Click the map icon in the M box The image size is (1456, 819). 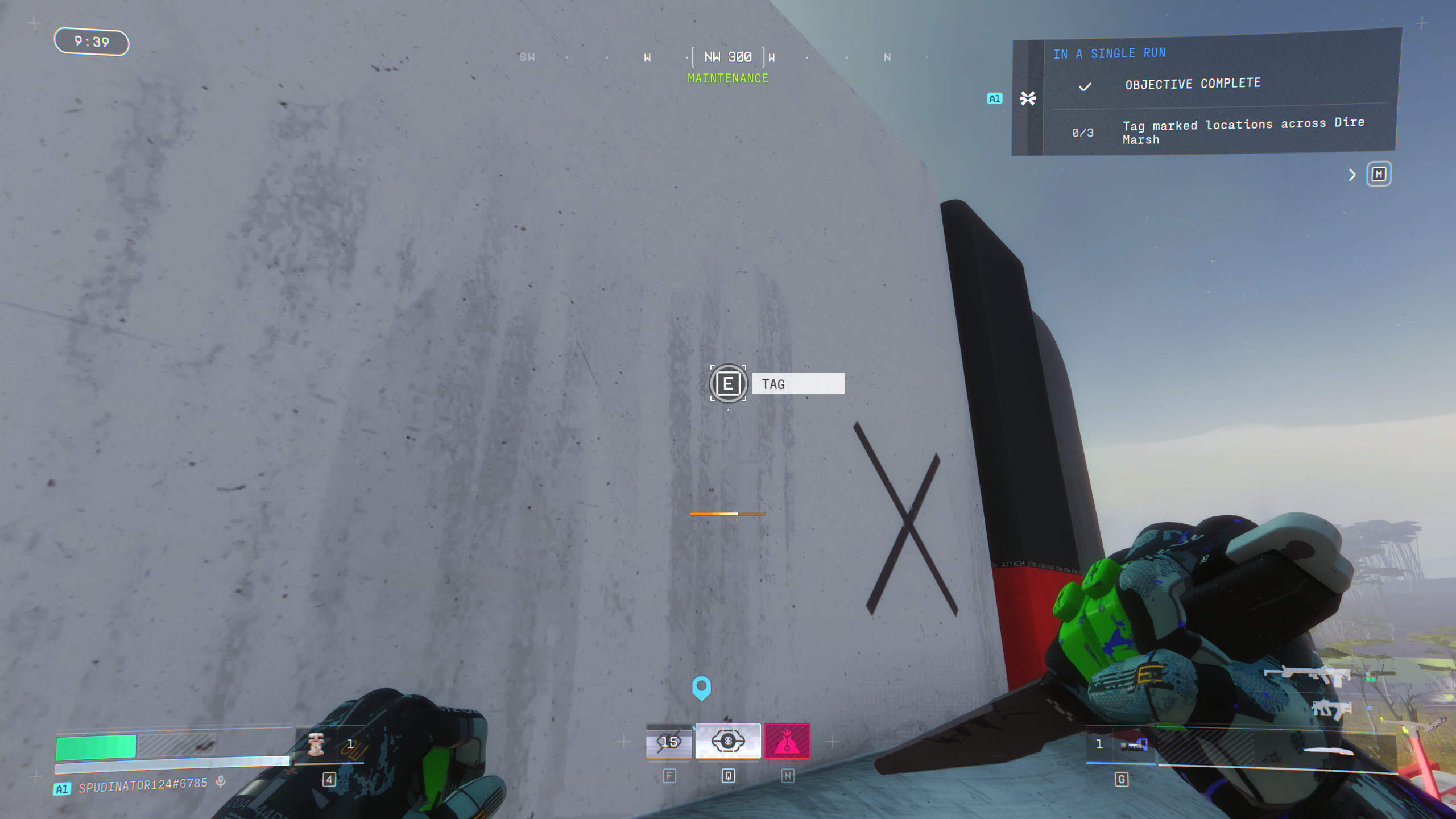click(x=1379, y=175)
